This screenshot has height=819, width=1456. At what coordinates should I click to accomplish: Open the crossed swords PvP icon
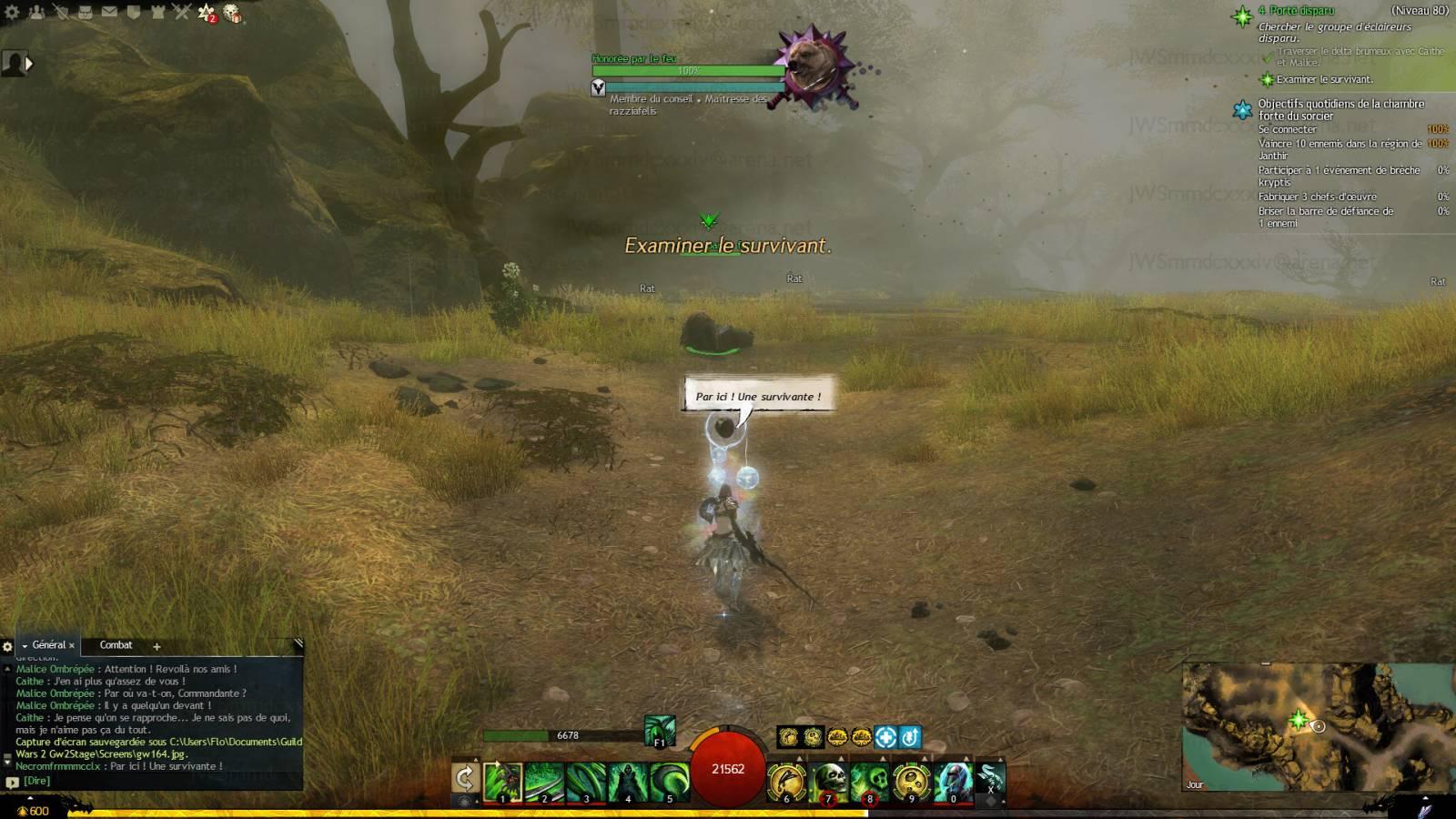click(181, 12)
